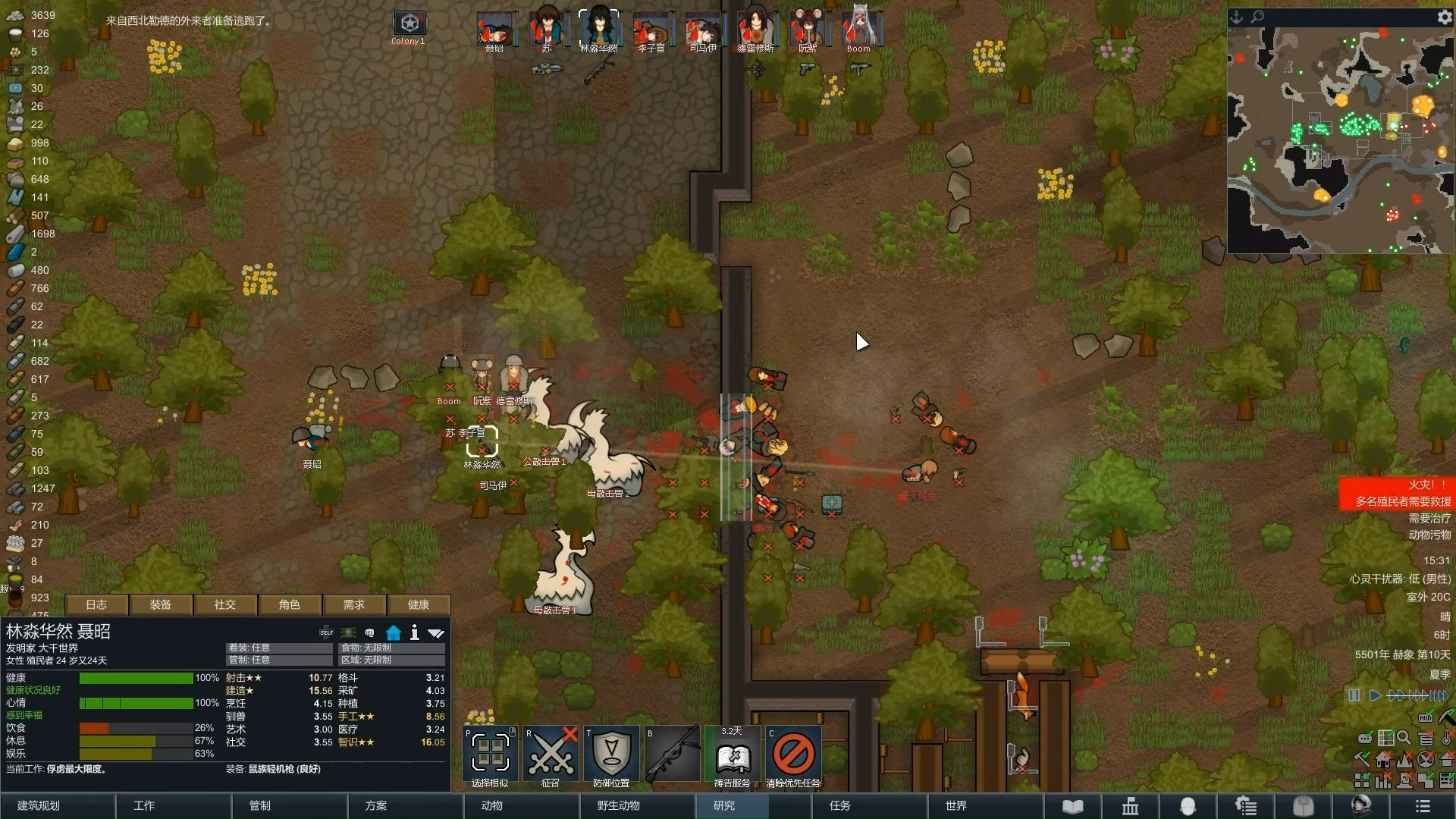
Task: Select colonist portrait 李子宣 in the top bar
Action: click(x=651, y=30)
